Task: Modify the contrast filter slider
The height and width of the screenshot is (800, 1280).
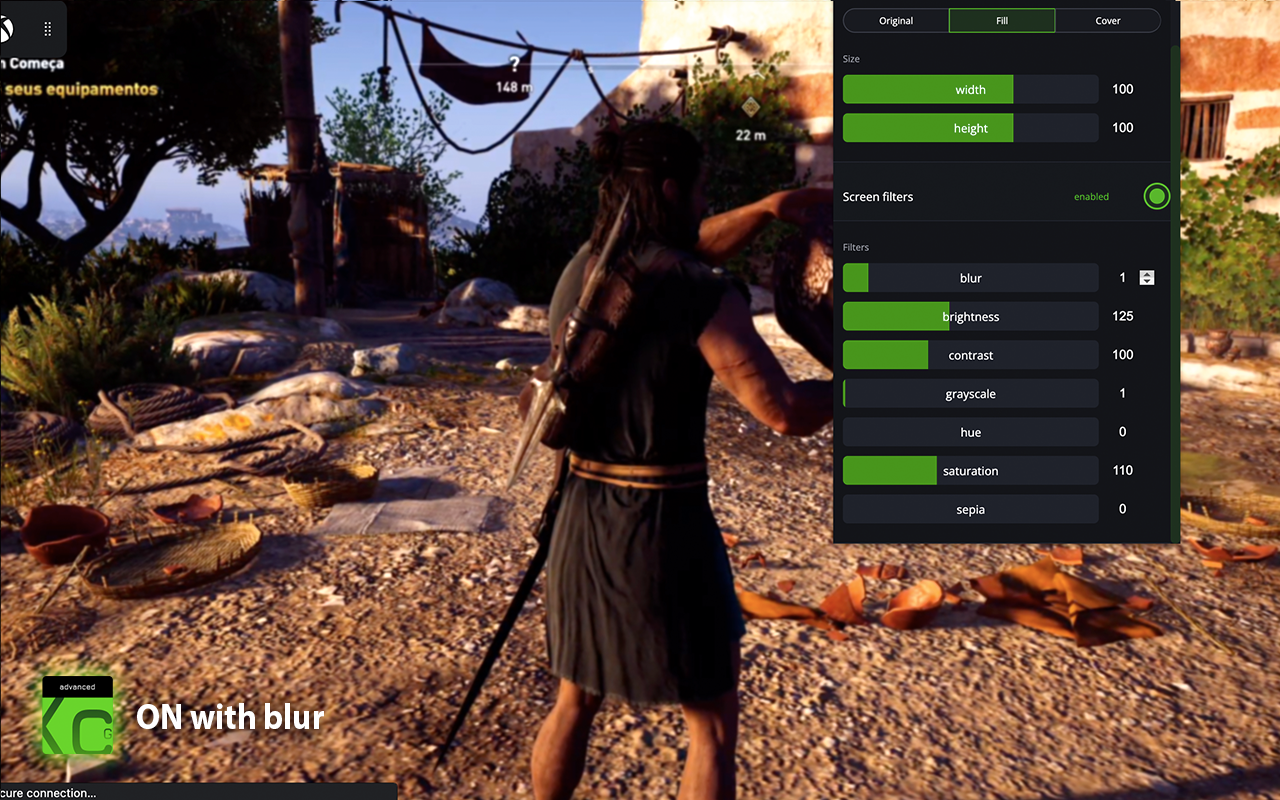Action: pyautogui.click(x=970, y=355)
